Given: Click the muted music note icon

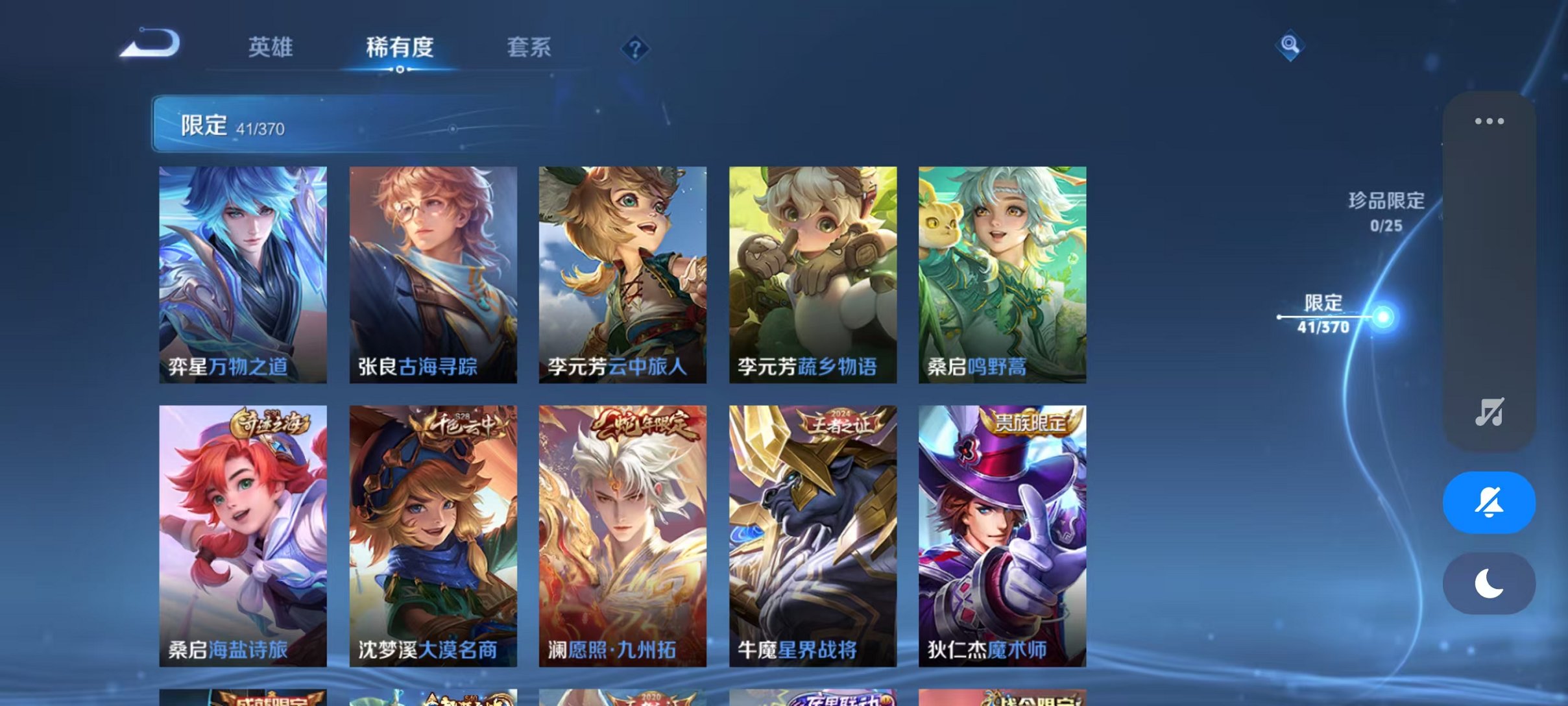Looking at the screenshot, I should pos(1490,412).
